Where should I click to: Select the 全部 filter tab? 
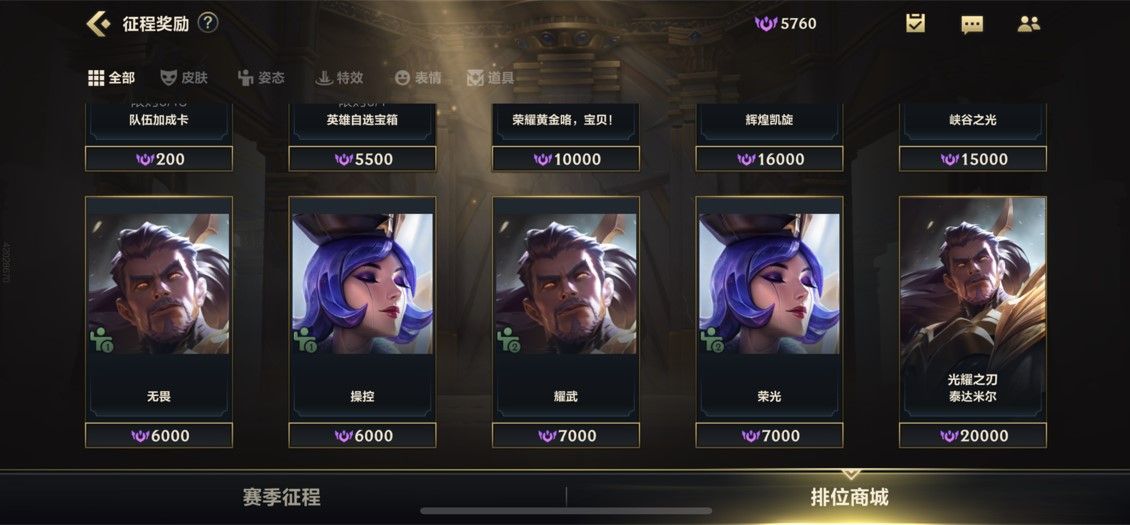coord(111,77)
